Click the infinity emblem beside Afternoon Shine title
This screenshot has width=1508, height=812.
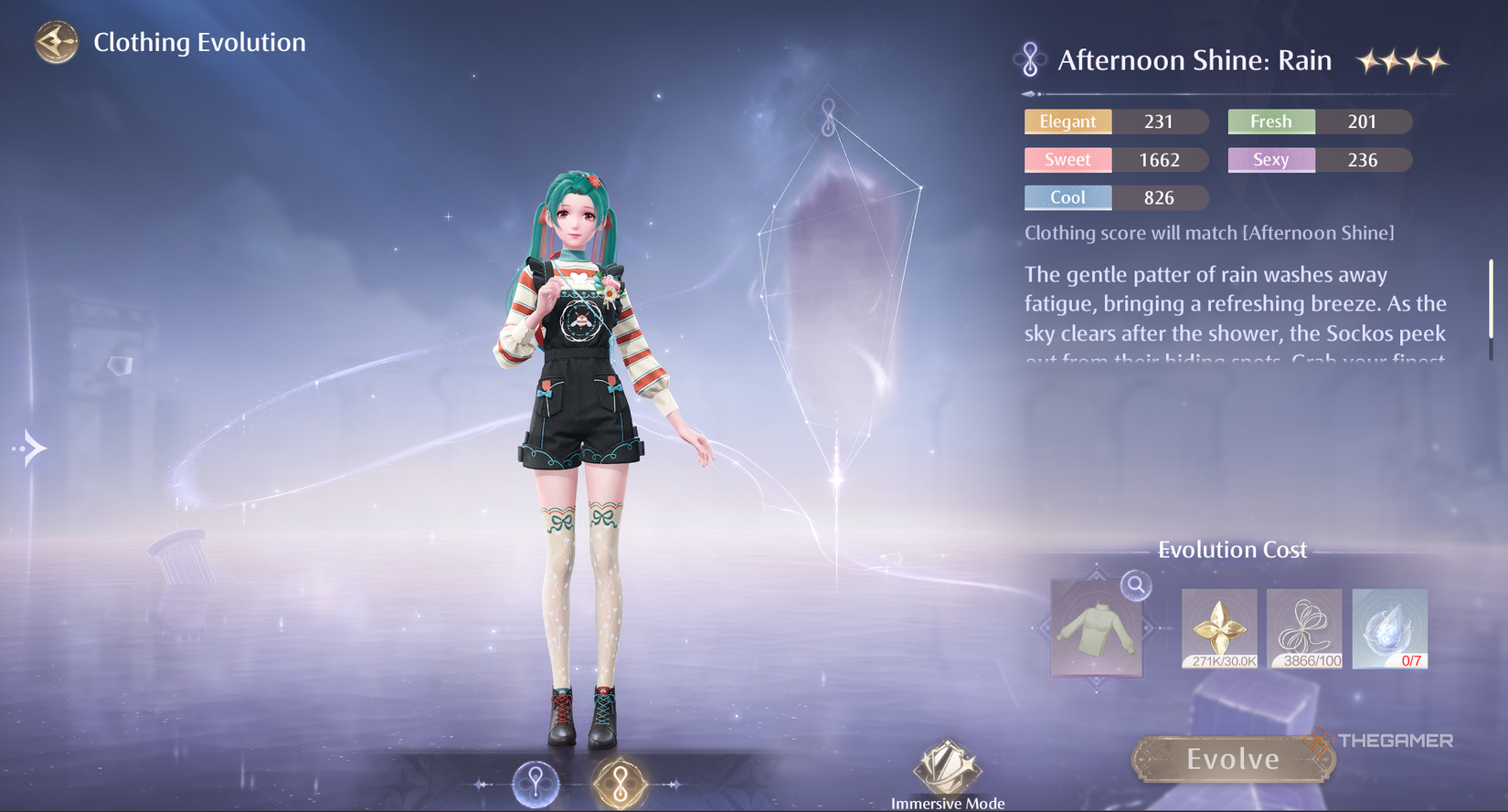1028,58
